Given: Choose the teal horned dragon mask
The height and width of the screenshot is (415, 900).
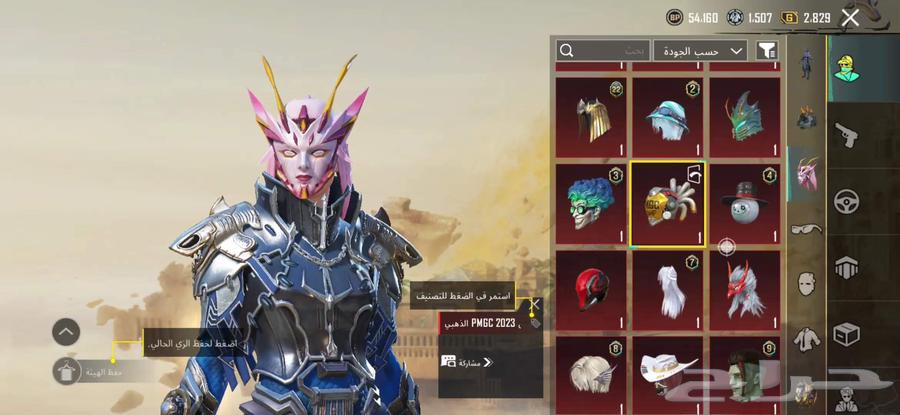Looking at the screenshot, I should click(744, 117).
